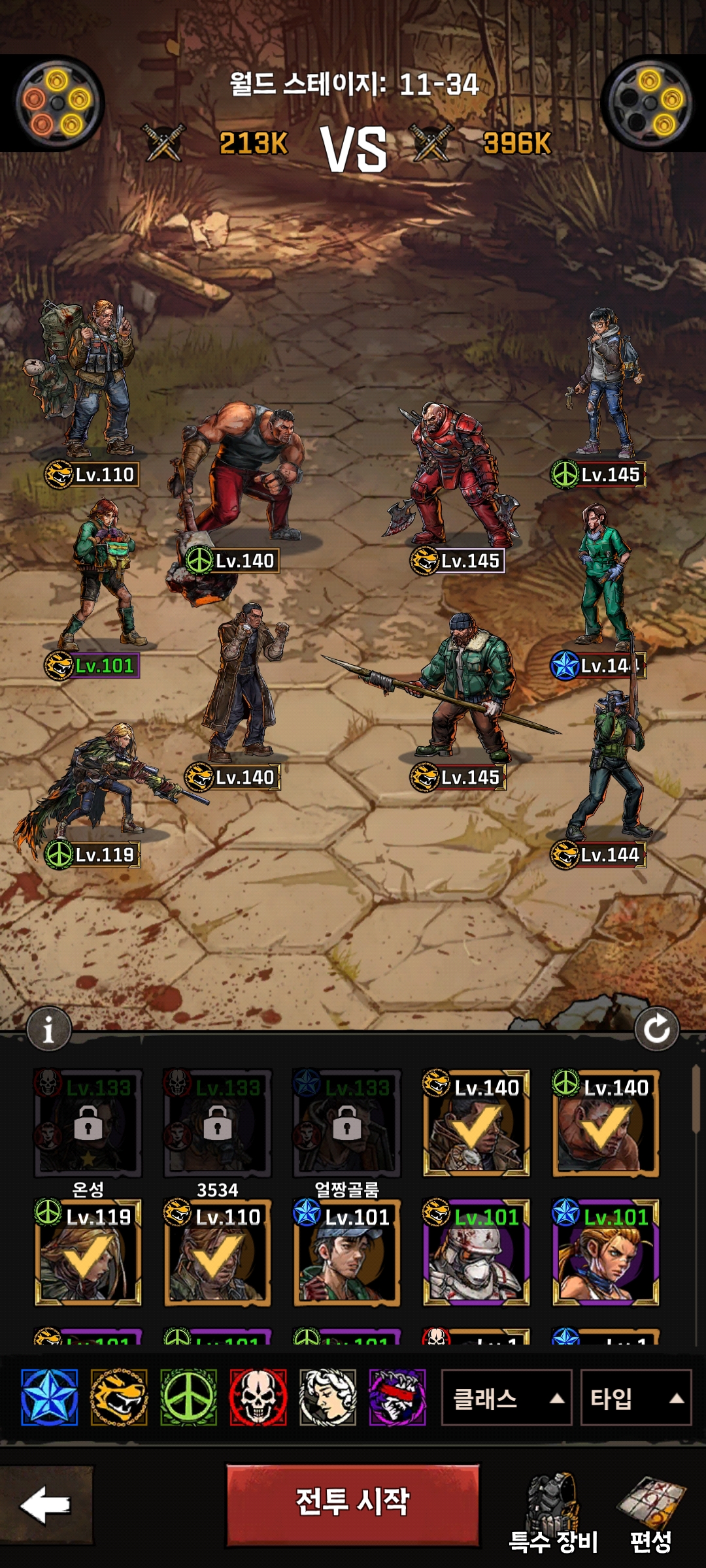Start the battle with the red 전투 시작 button
The image size is (706, 1568).
[353, 1505]
